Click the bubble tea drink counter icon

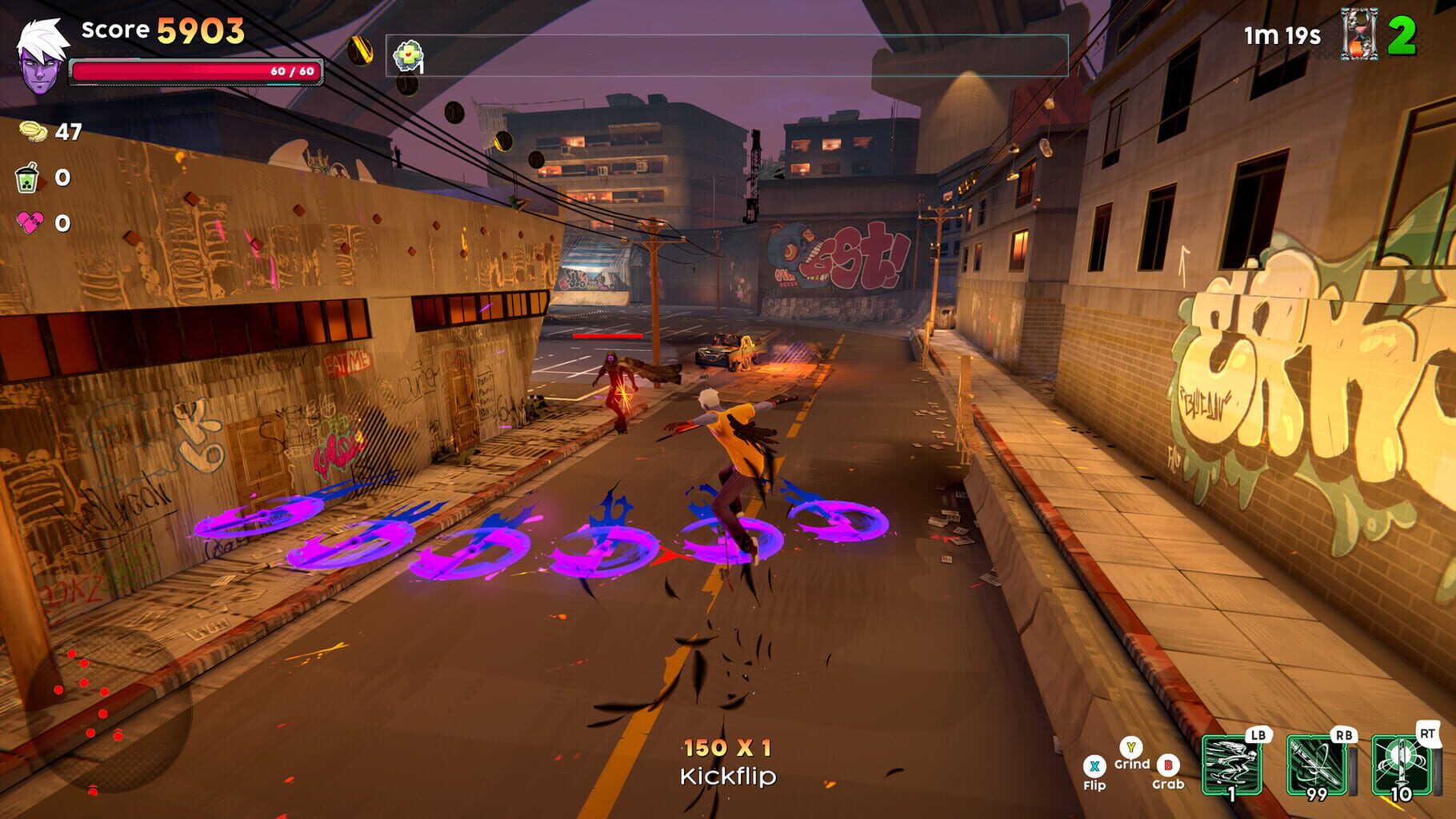point(26,178)
